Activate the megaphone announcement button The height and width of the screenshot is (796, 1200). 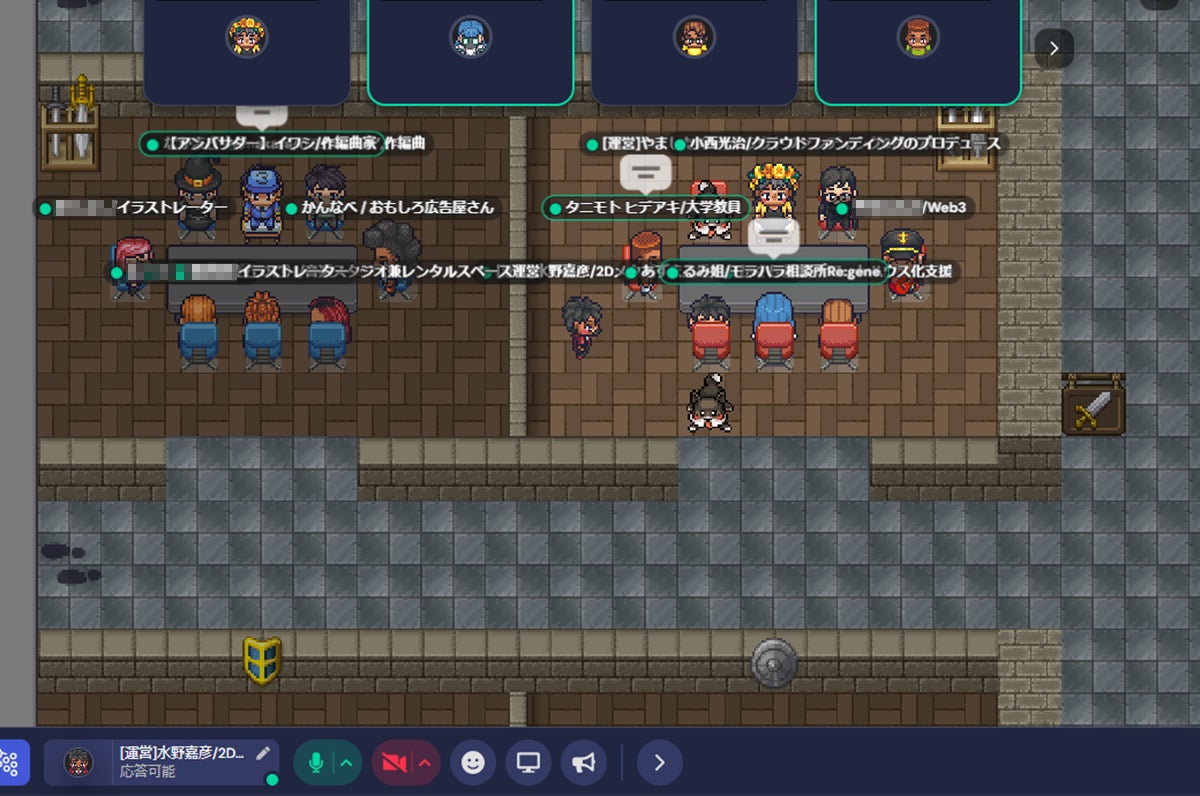584,763
